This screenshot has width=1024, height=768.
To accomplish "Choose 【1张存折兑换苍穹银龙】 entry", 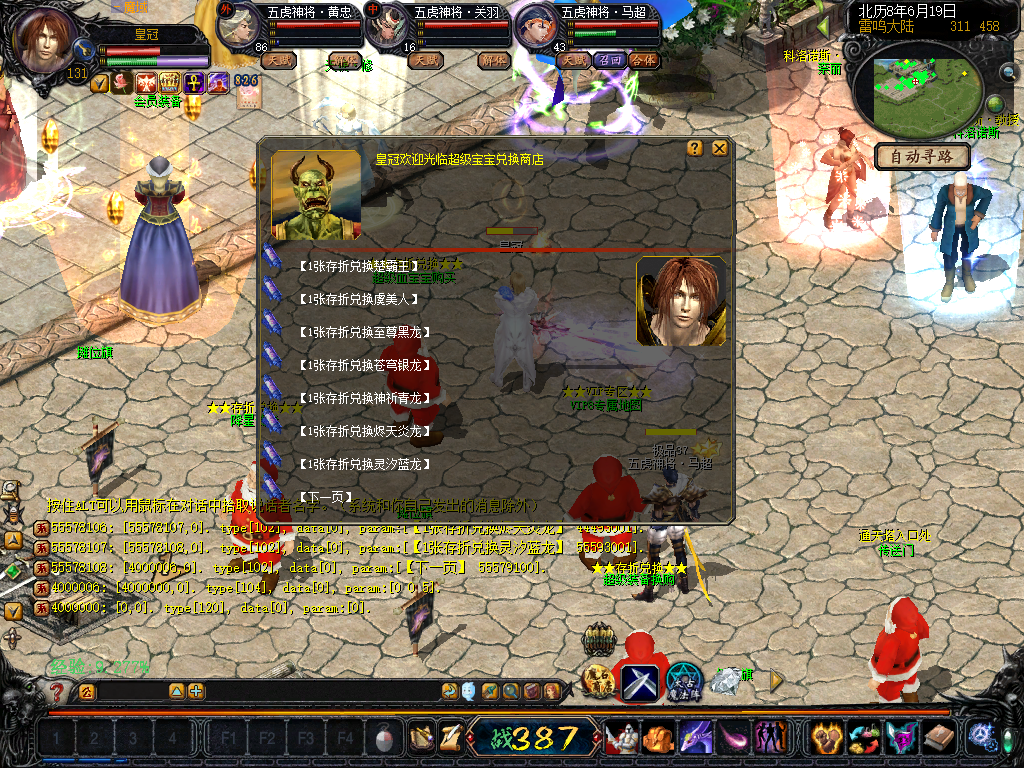I will point(362,364).
